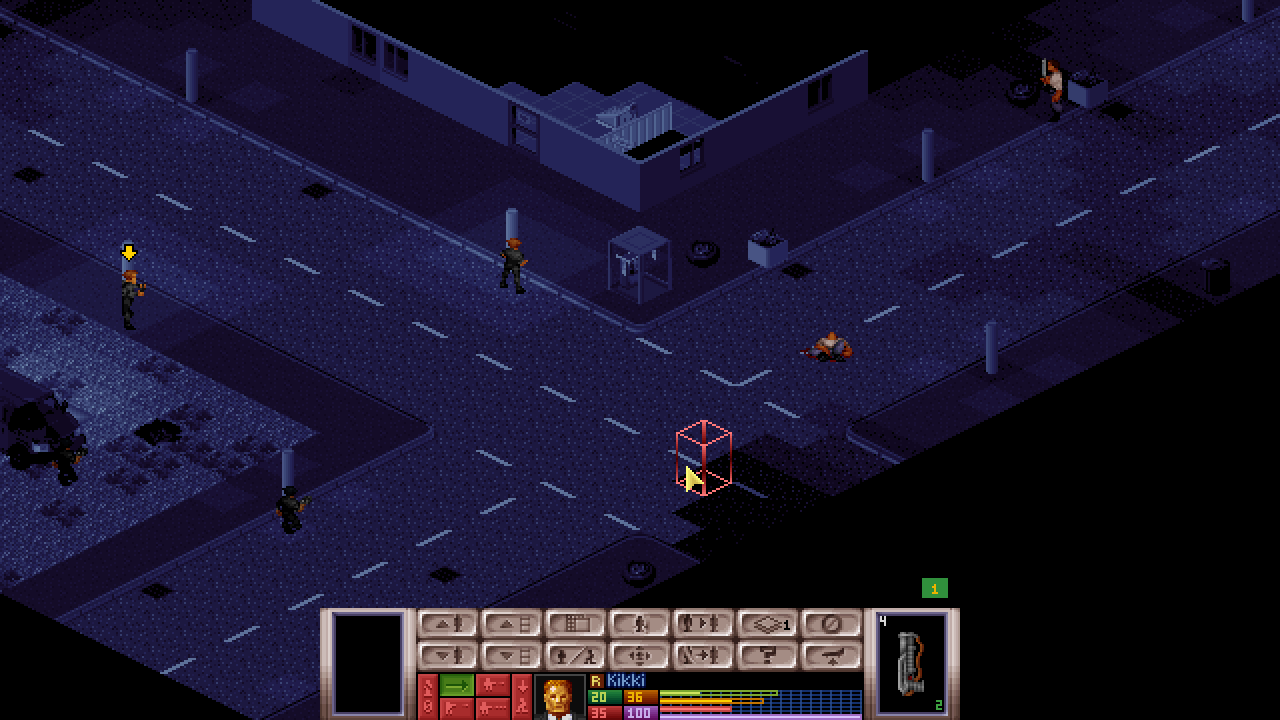Image resolution: width=1280 pixels, height=720 pixels.
Task: Center the view on selected soldier
Action: [x=639, y=656]
